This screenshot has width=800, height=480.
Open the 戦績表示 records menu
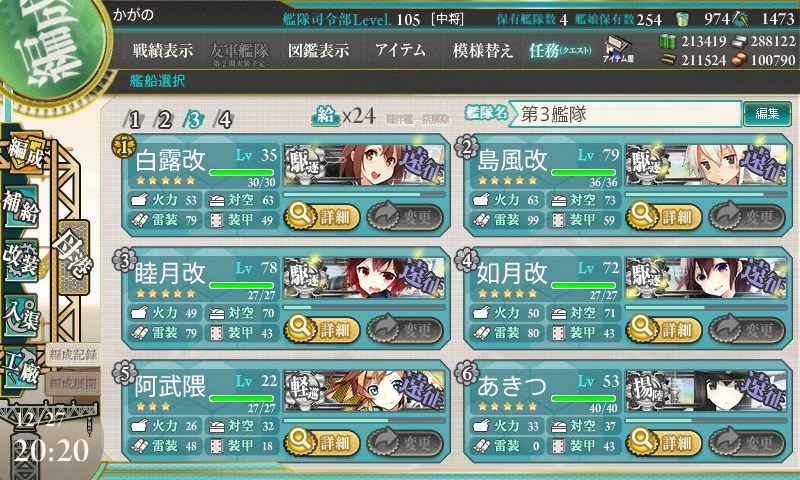[164, 51]
